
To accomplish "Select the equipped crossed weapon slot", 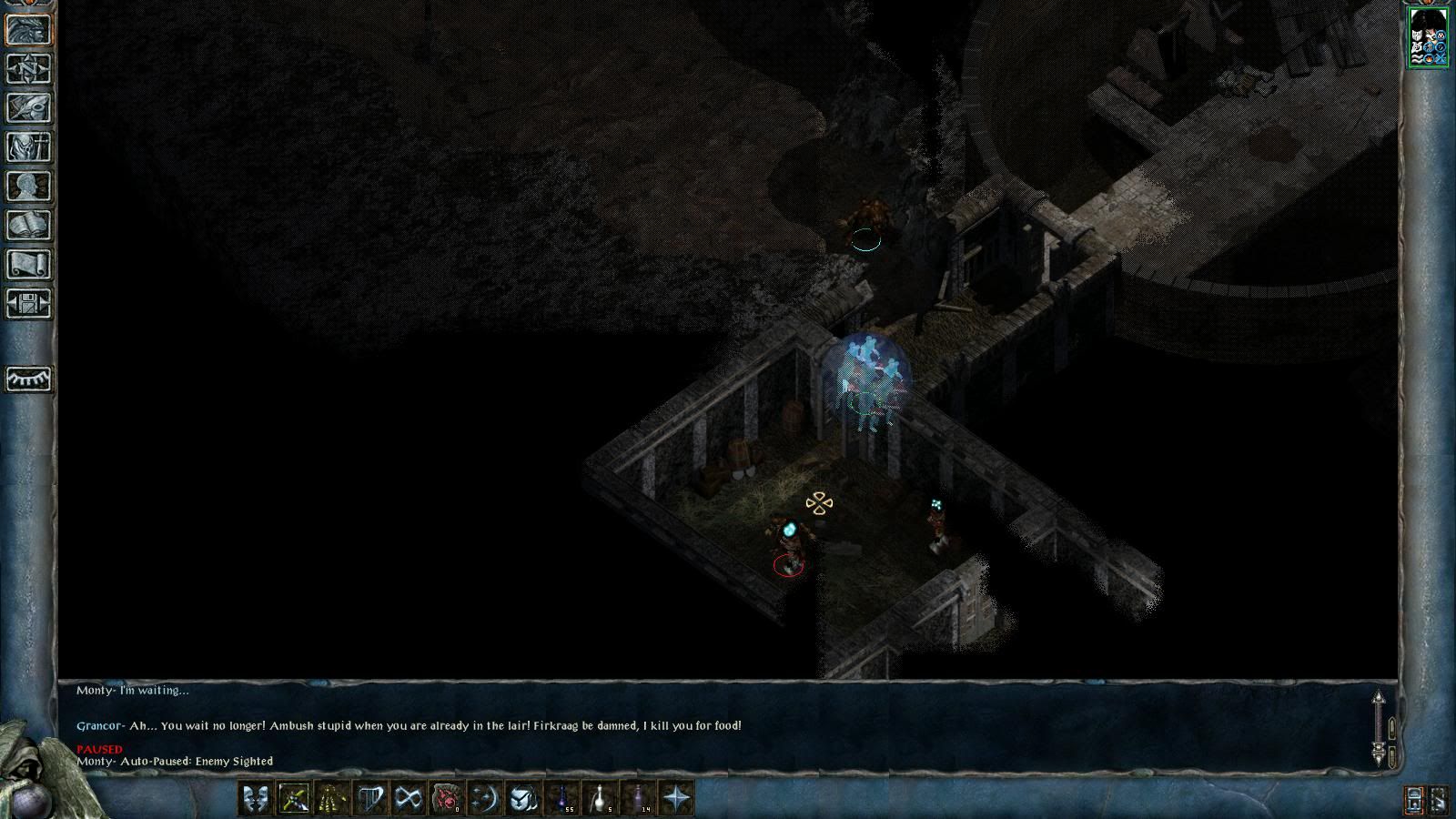I will click(x=294, y=798).
